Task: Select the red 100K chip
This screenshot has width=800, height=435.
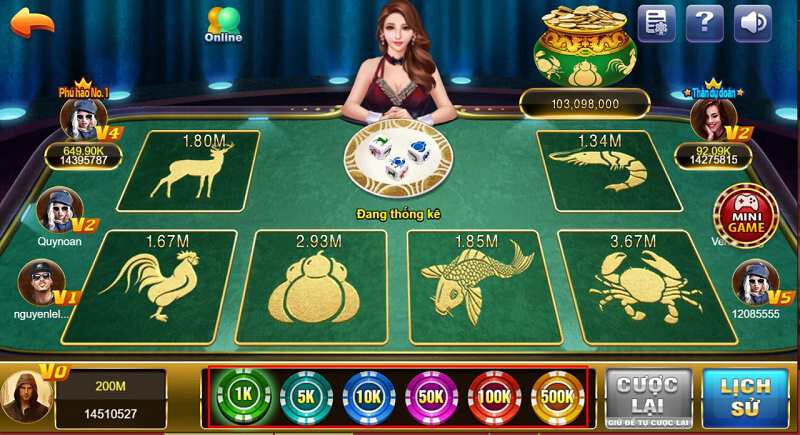Action: click(x=495, y=396)
